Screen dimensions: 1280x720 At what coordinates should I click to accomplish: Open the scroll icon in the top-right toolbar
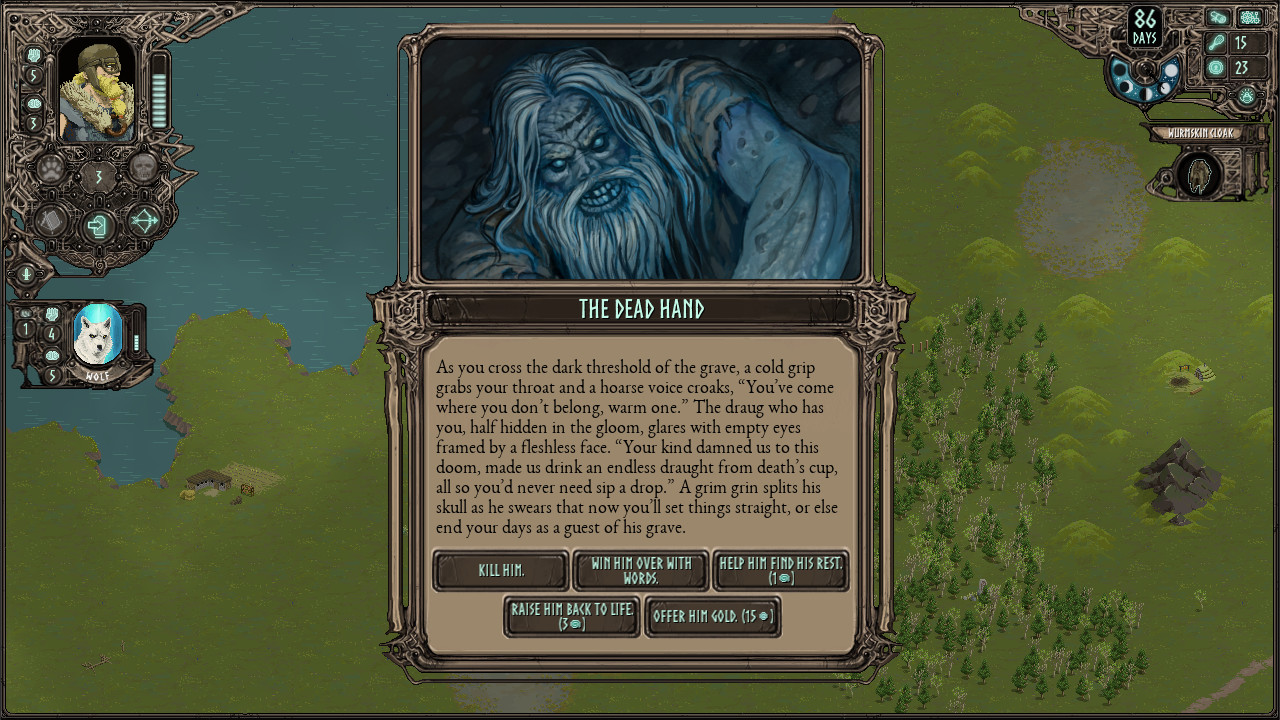[x=1218, y=17]
